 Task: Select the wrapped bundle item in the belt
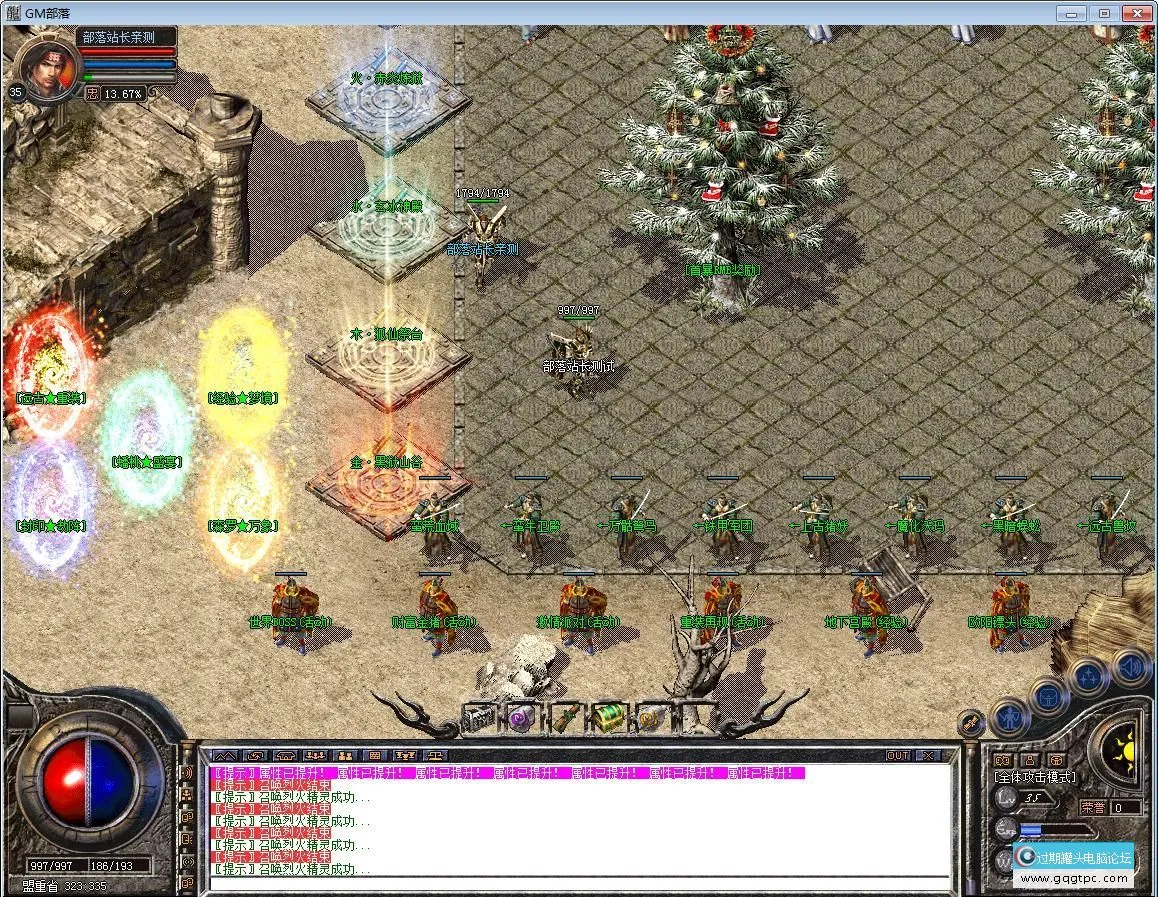pos(565,718)
